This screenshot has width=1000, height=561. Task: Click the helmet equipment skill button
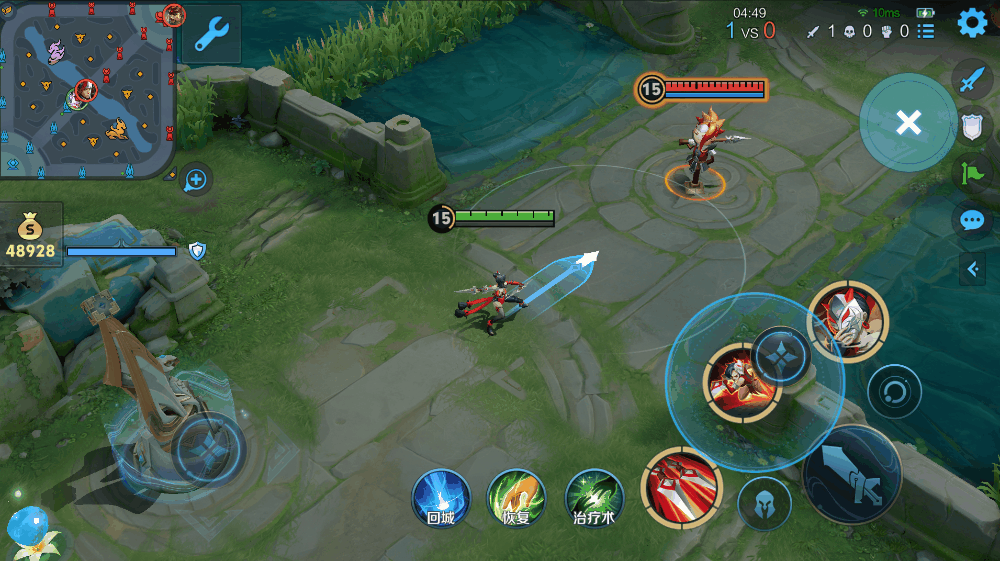coord(764,503)
